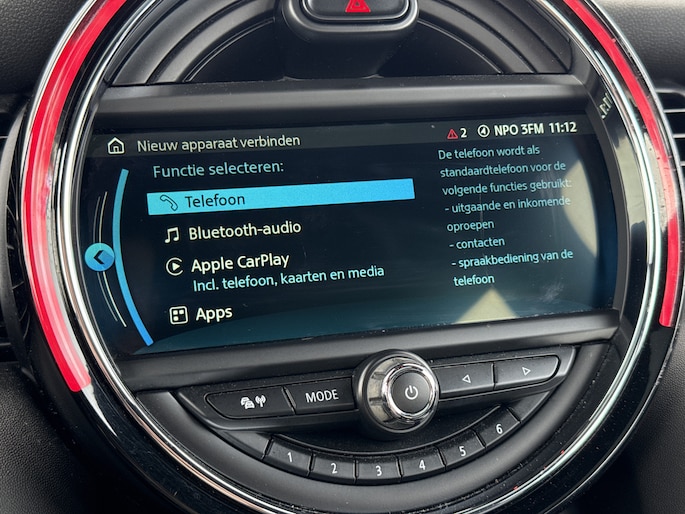Select the Apple CarPlay option
The image size is (685, 514).
[240, 263]
